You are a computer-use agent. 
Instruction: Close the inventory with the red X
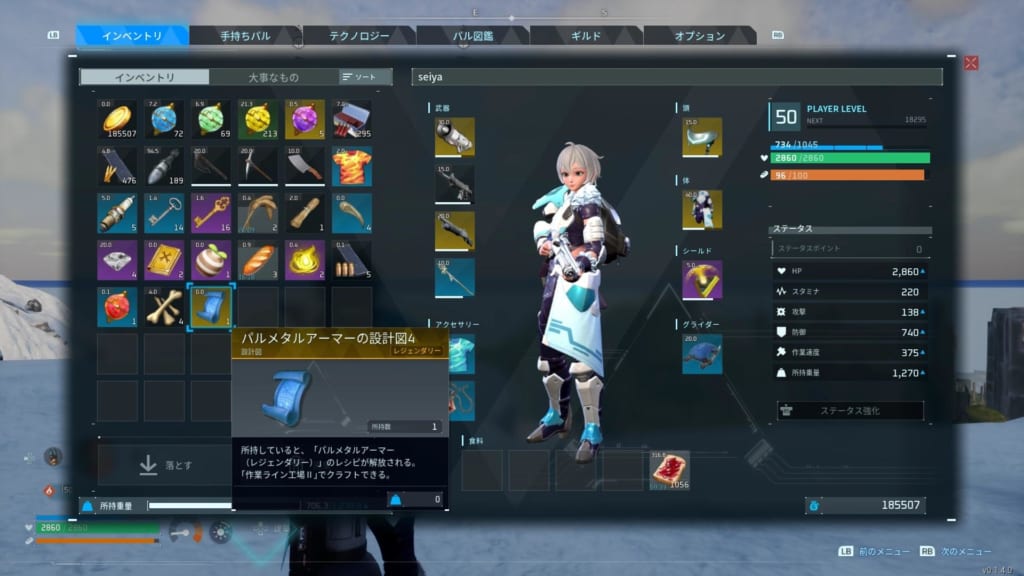[970, 63]
